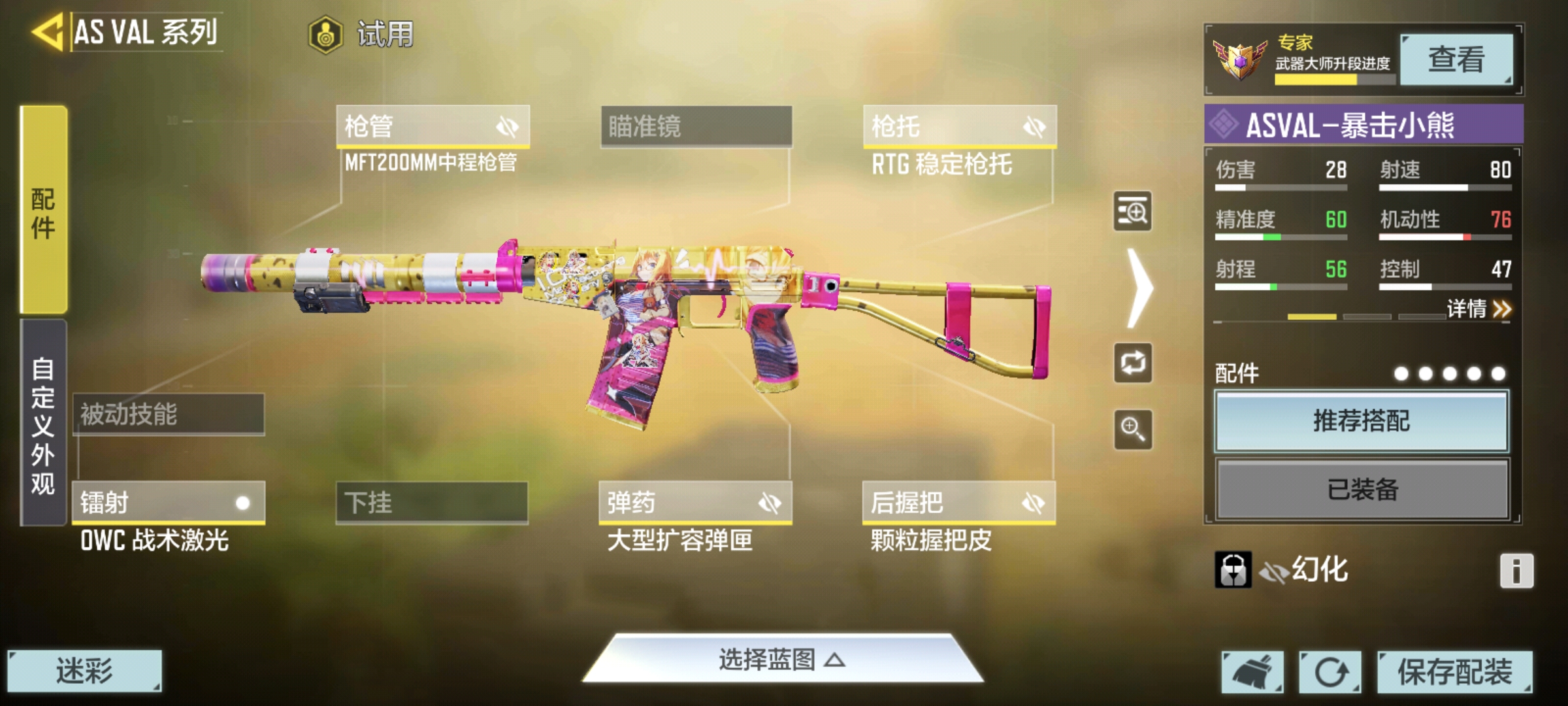Click the 查看 button for mastery progress
Viewport: 1568px width, 706px height.
coord(1456,59)
